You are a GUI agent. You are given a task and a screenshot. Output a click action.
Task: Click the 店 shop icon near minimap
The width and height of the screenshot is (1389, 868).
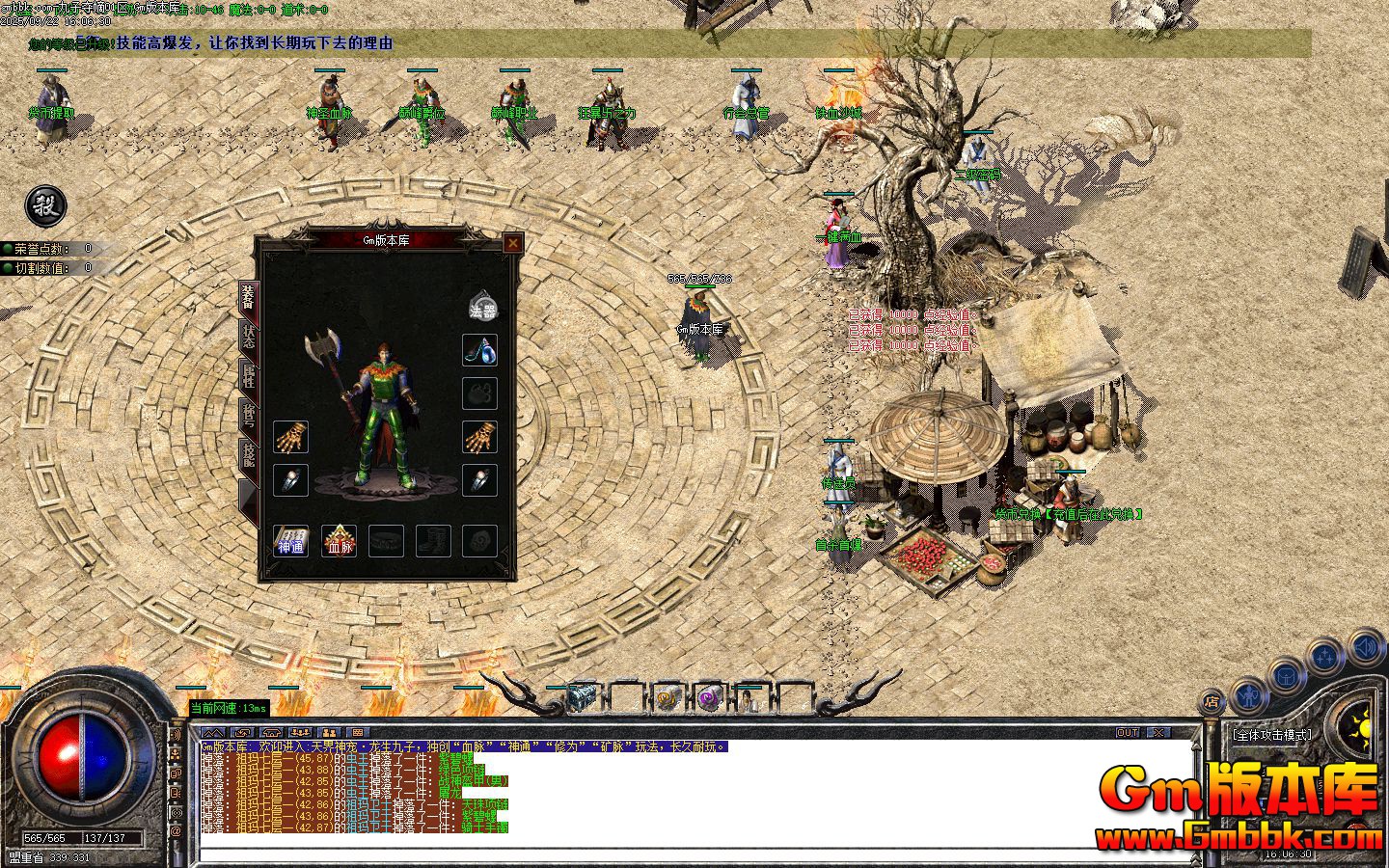(1212, 702)
